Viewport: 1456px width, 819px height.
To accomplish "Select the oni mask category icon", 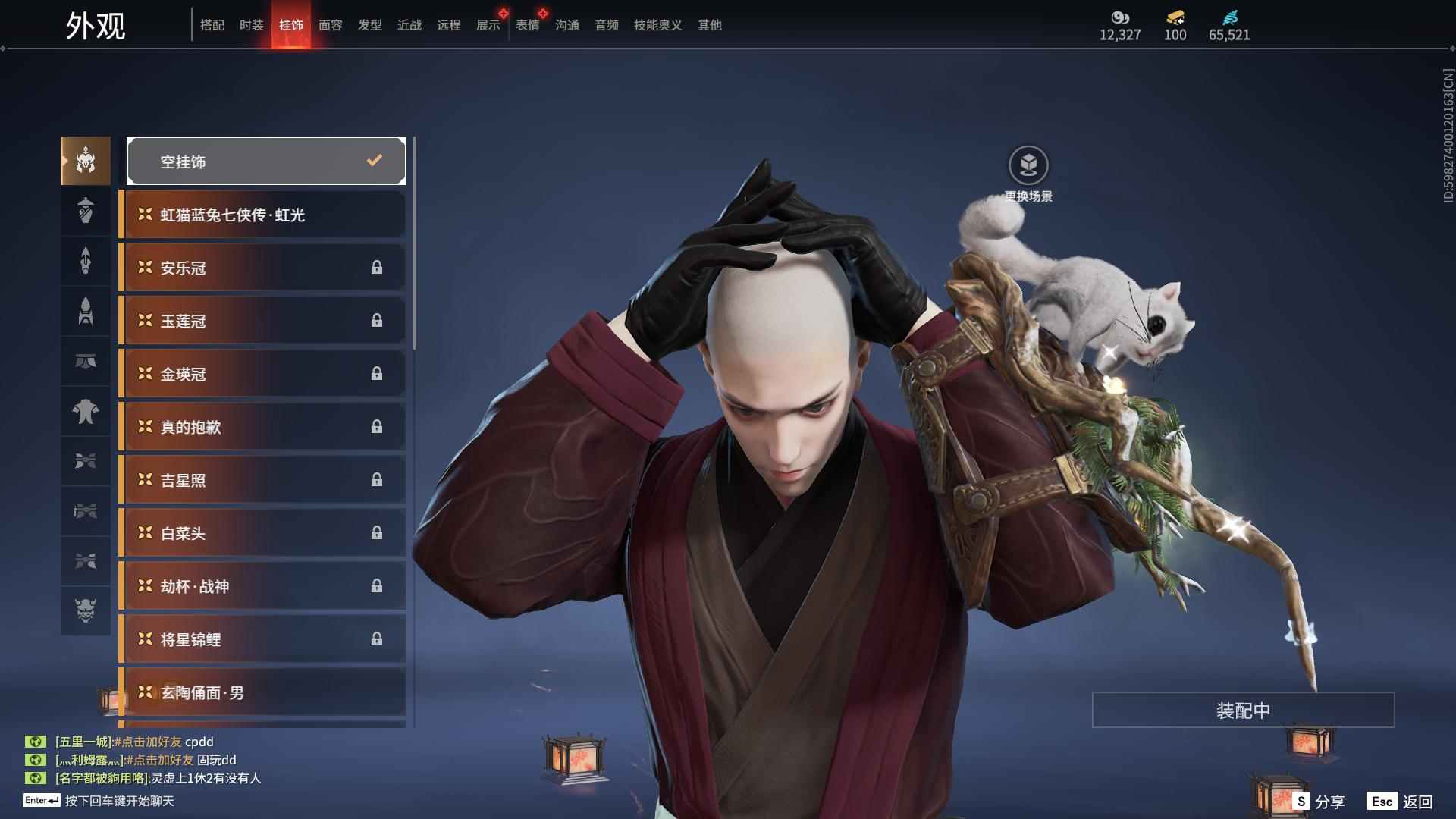I will click(x=86, y=610).
